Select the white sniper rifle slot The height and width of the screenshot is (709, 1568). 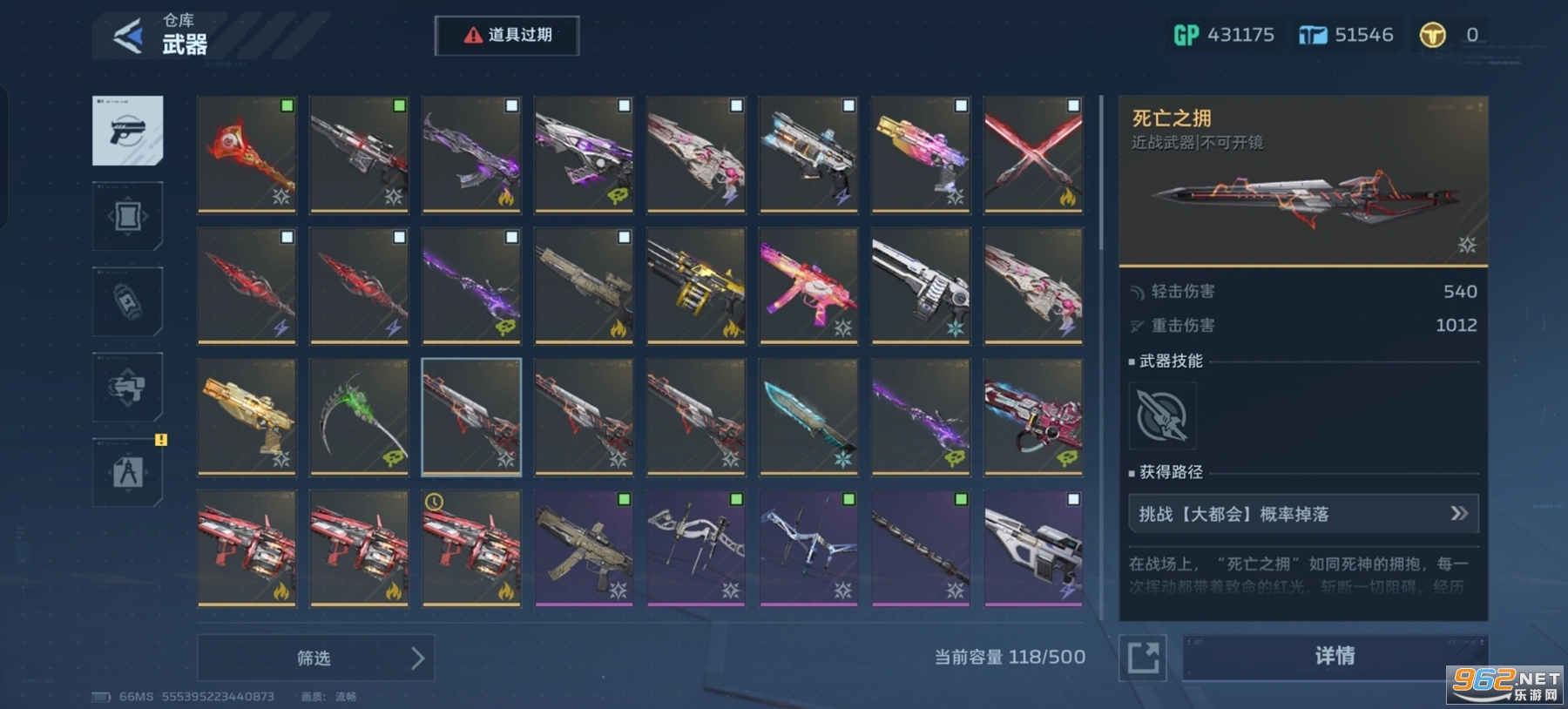pyautogui.click(x=1033, y=547)
